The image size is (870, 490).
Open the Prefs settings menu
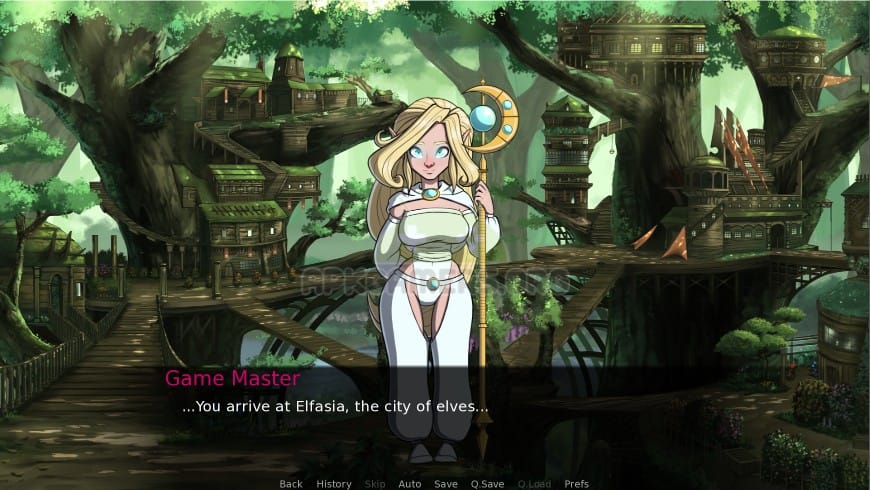click(x=577, y=484)
